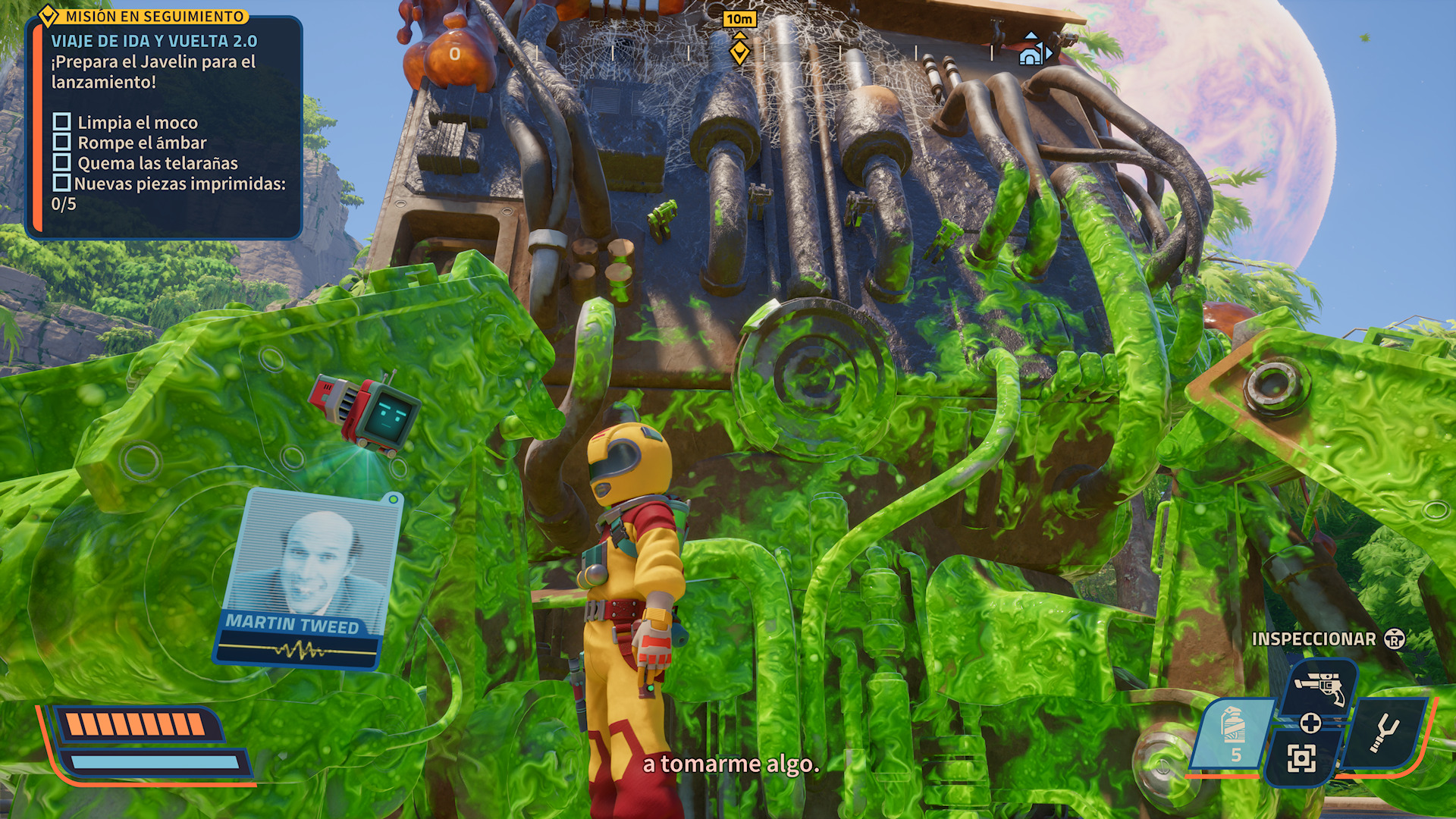Image resolution: width=1456 pixels, height=819 pixels.
Task: Tick the 'Limpia el moco' objective checkbox
Action: point(62,122)
